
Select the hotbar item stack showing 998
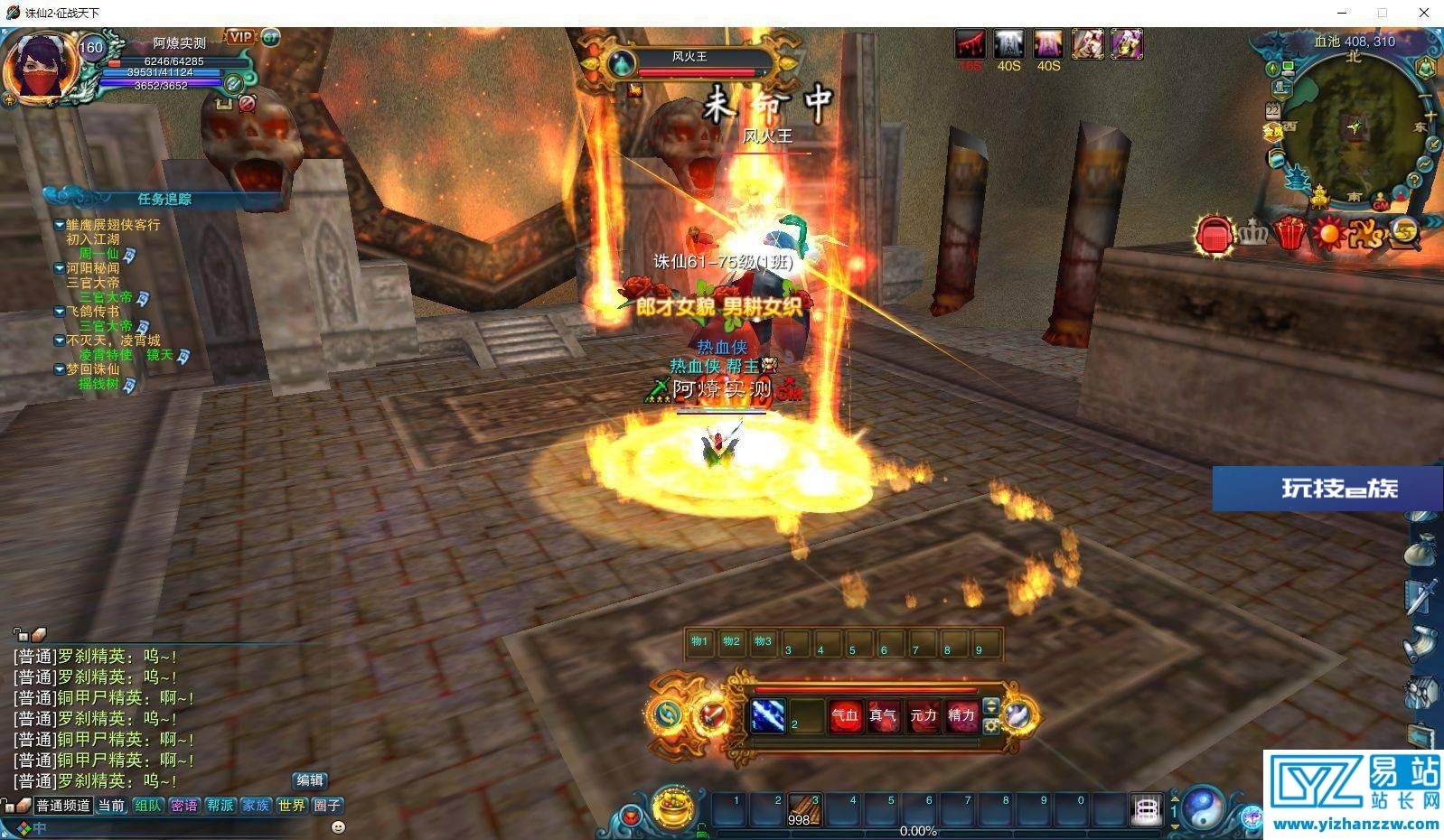[x=803, y=811]
